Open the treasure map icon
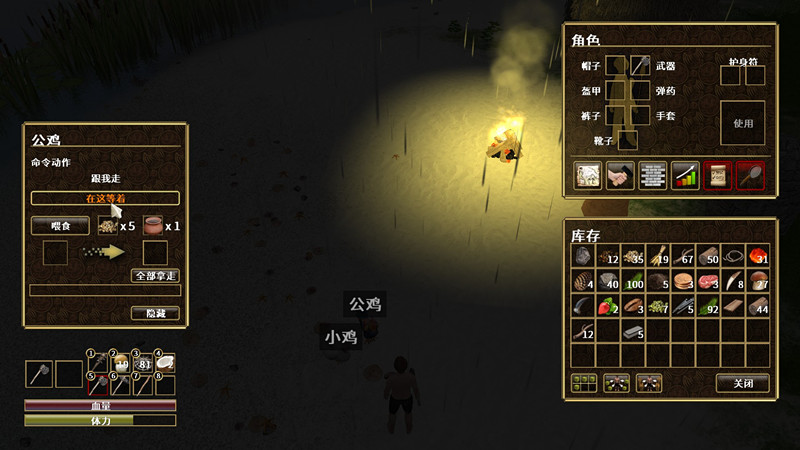Viewport: 800px width, 450px height. [x=587, y=175]
